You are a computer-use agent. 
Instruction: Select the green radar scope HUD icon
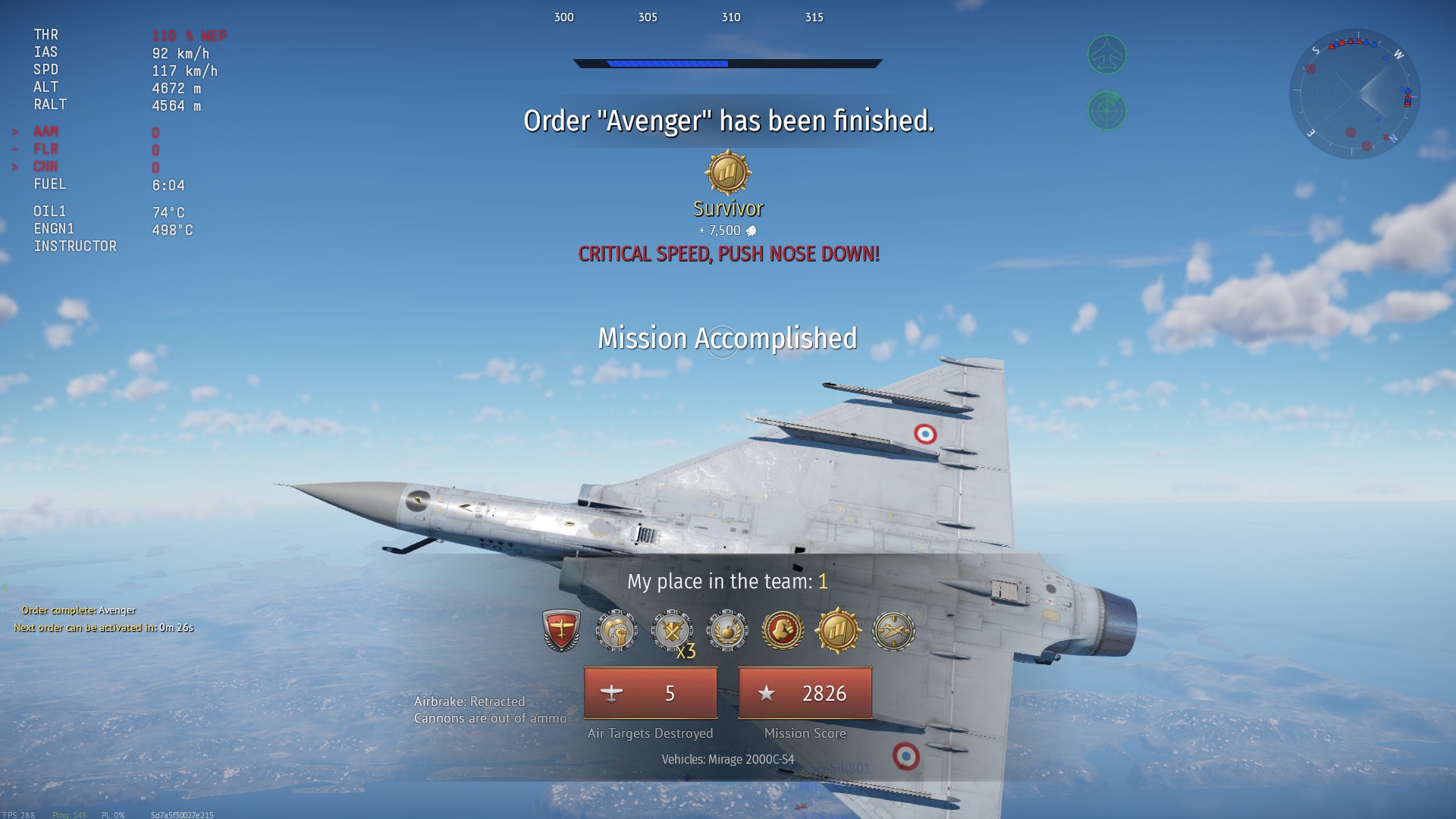point(1107,111)
